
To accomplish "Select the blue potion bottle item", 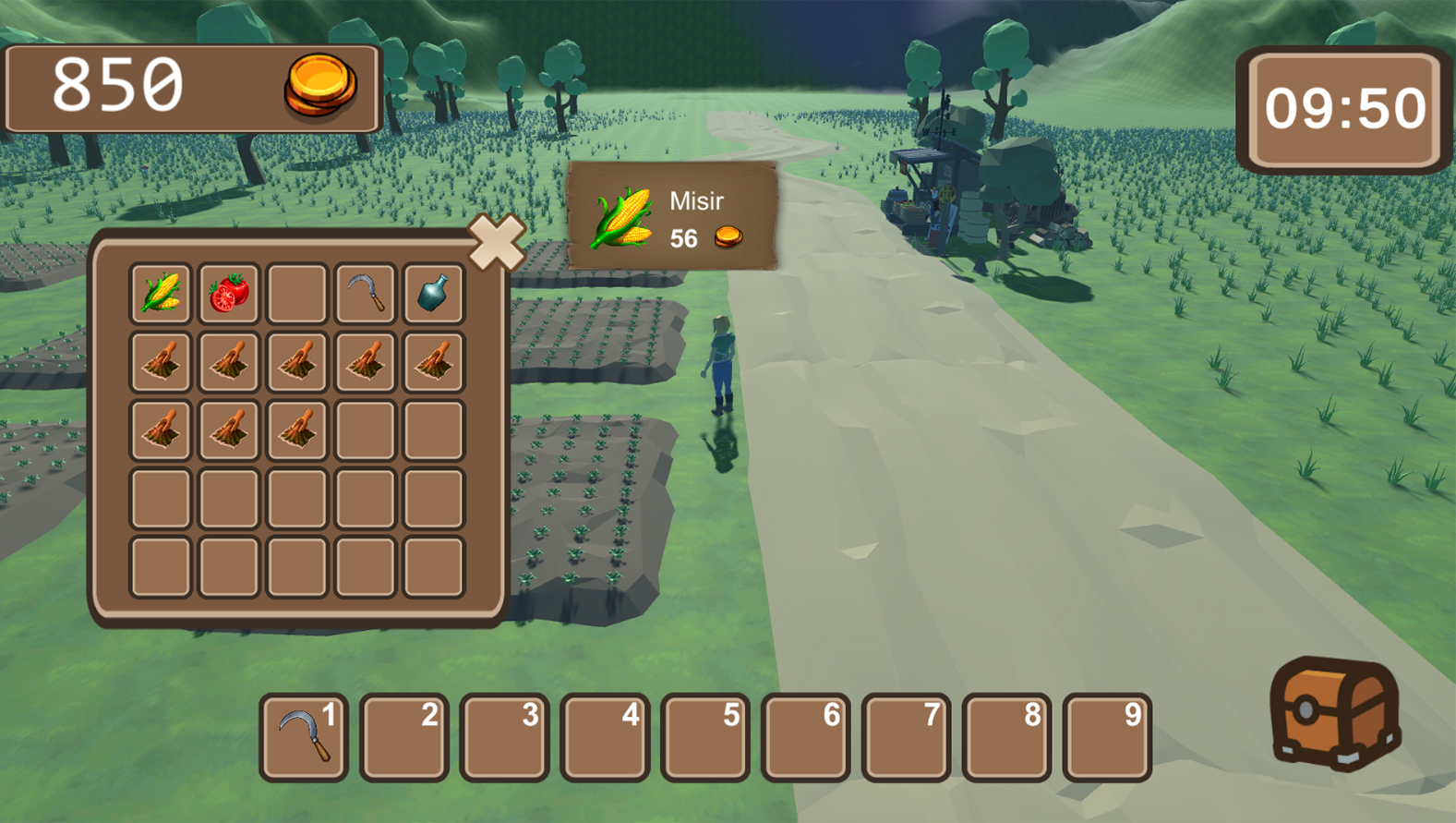I will [x=433, y=292].
